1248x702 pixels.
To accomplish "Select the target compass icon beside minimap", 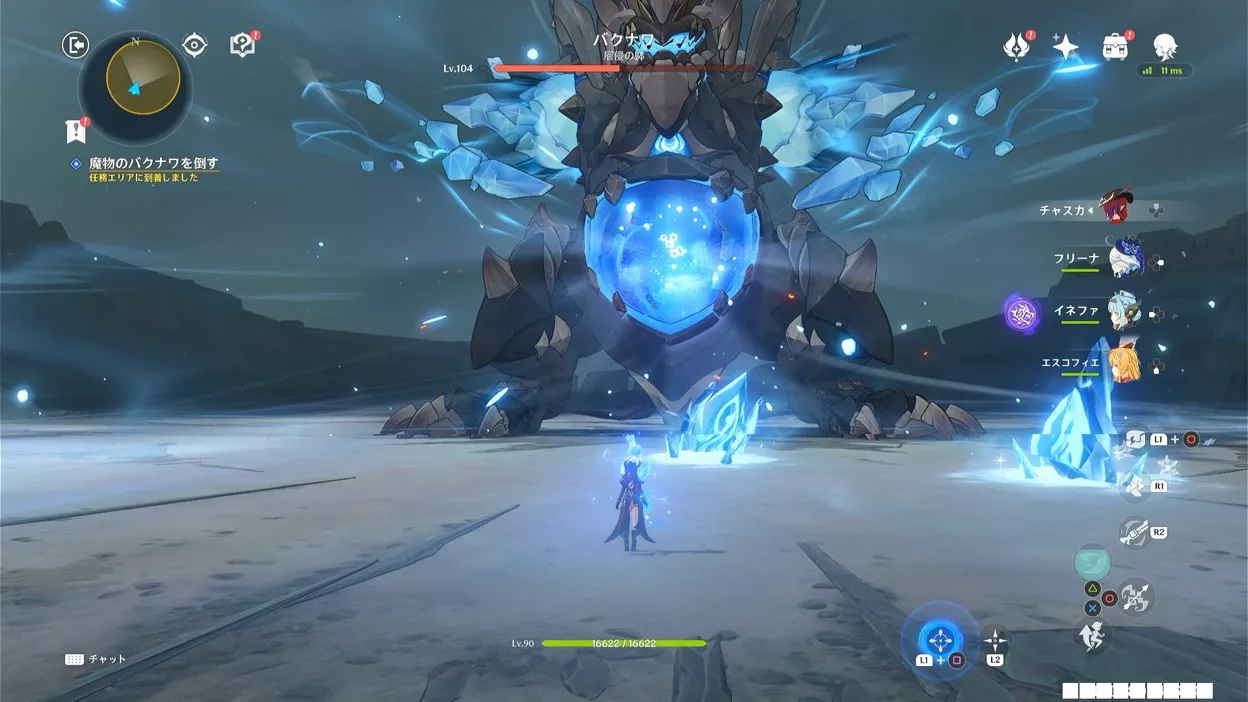I will pyautogui.click(x=194, y=45).
